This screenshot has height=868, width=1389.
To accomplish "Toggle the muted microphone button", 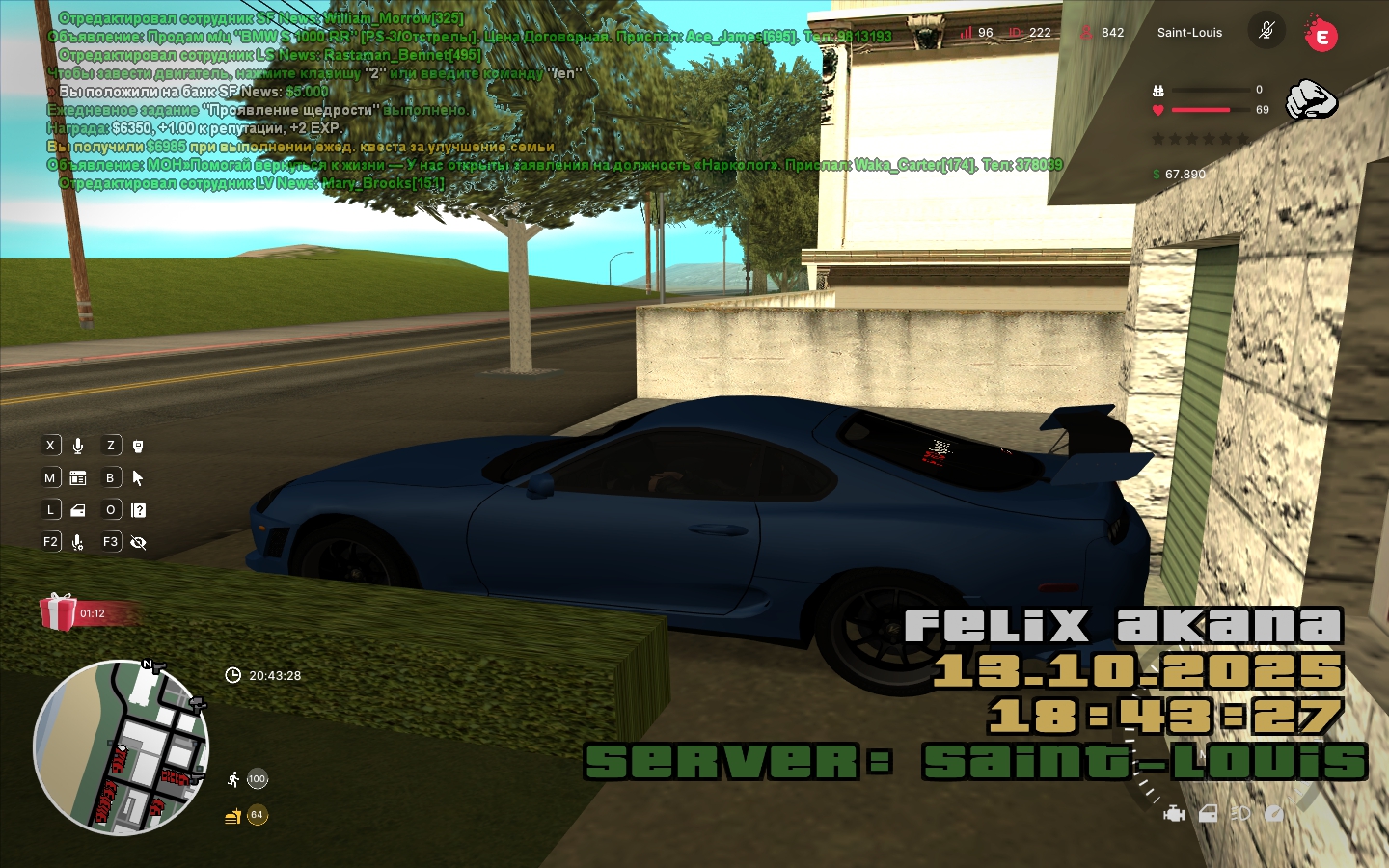I will coord(1266,31).
